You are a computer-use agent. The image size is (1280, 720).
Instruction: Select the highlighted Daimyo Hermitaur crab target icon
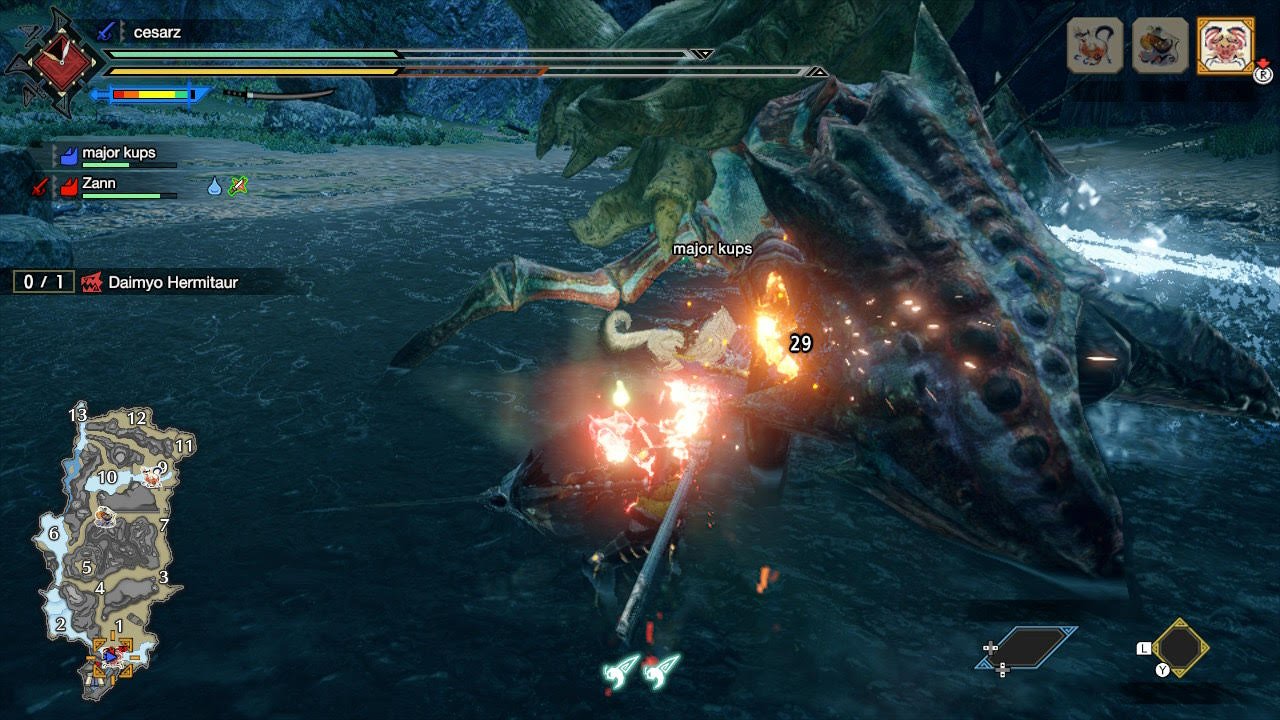coord(1225,45)
